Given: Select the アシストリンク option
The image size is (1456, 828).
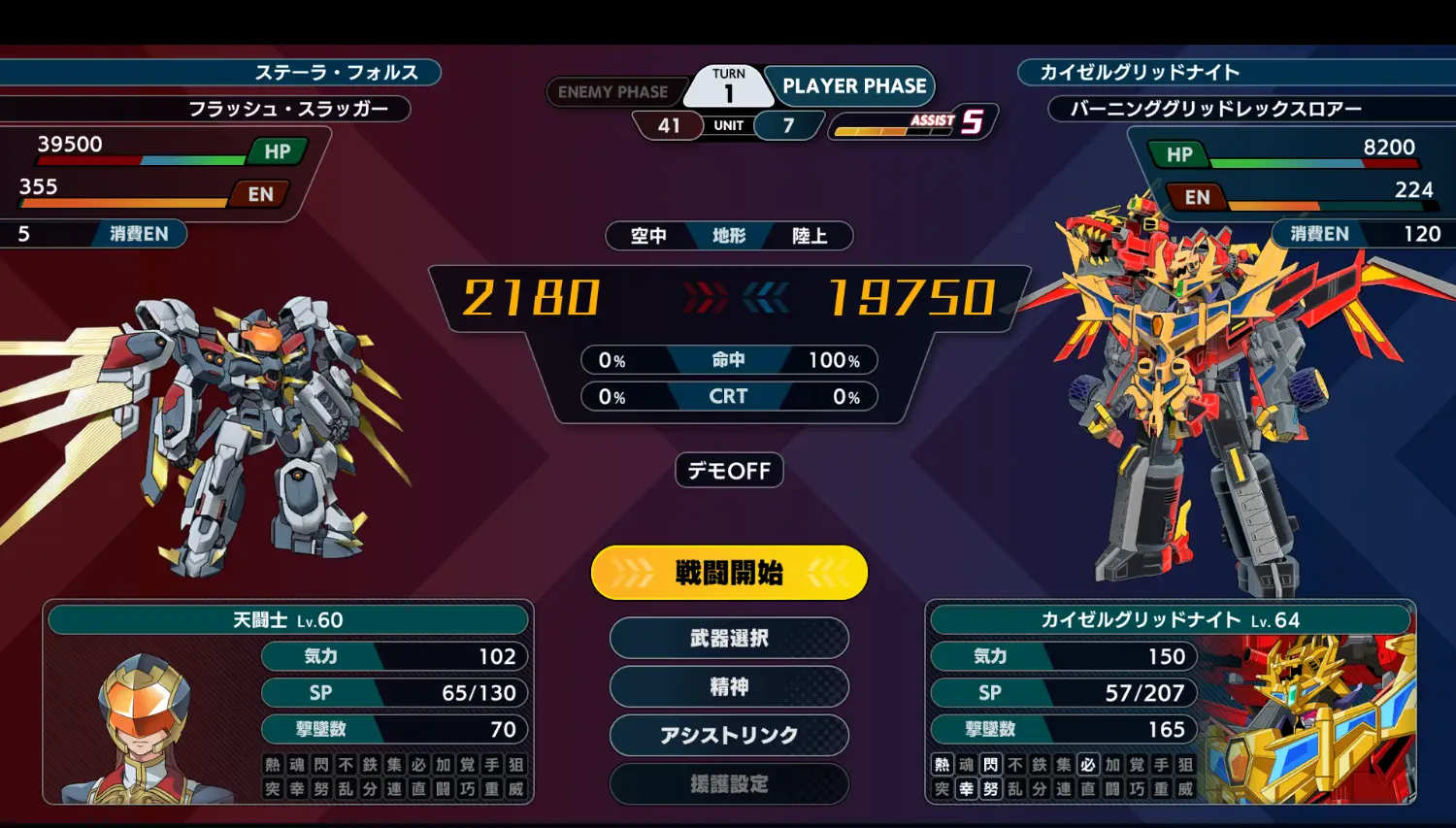Looking at the screenshot, I should click(729, 735).
